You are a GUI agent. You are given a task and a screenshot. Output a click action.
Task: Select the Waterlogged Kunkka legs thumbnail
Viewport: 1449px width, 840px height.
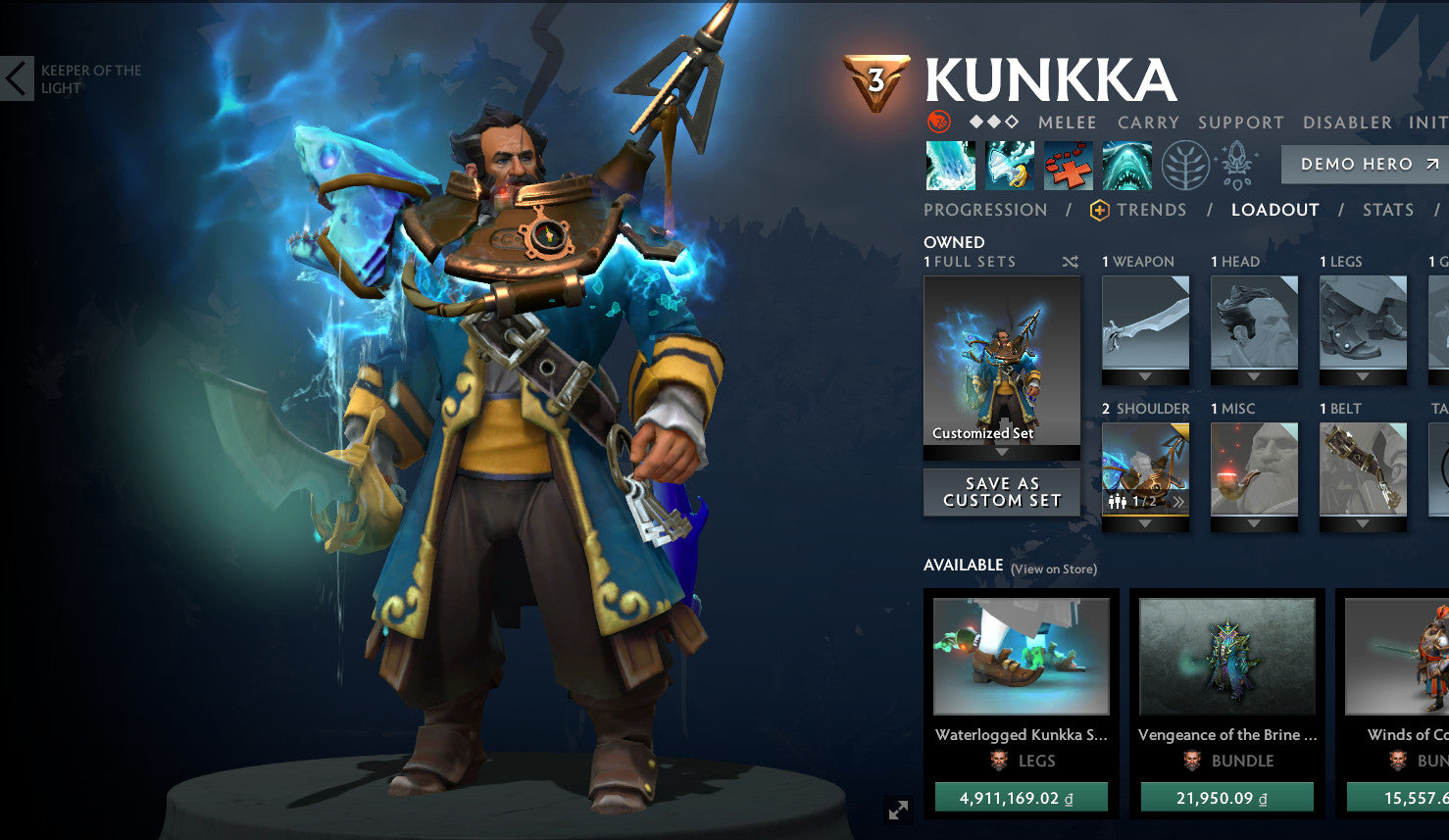point(1022,656)
